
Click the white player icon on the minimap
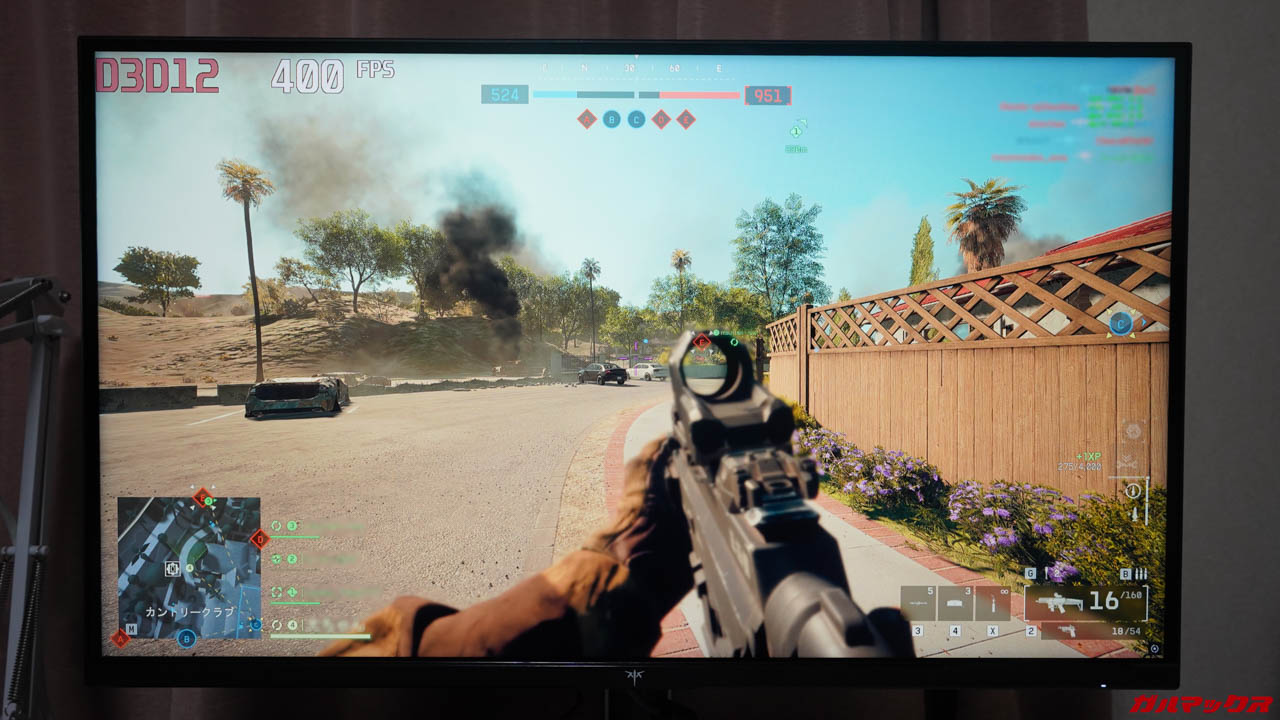(x=172, y=569)
